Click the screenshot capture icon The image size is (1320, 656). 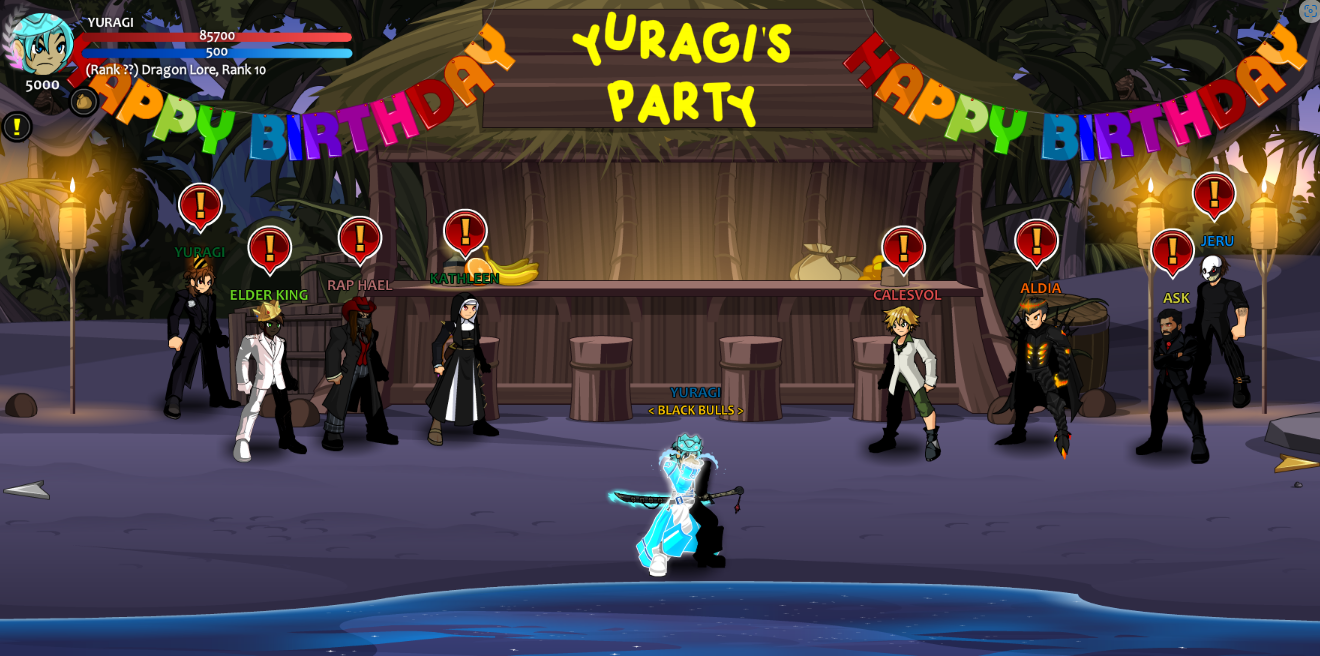[x=1309, y=11]
